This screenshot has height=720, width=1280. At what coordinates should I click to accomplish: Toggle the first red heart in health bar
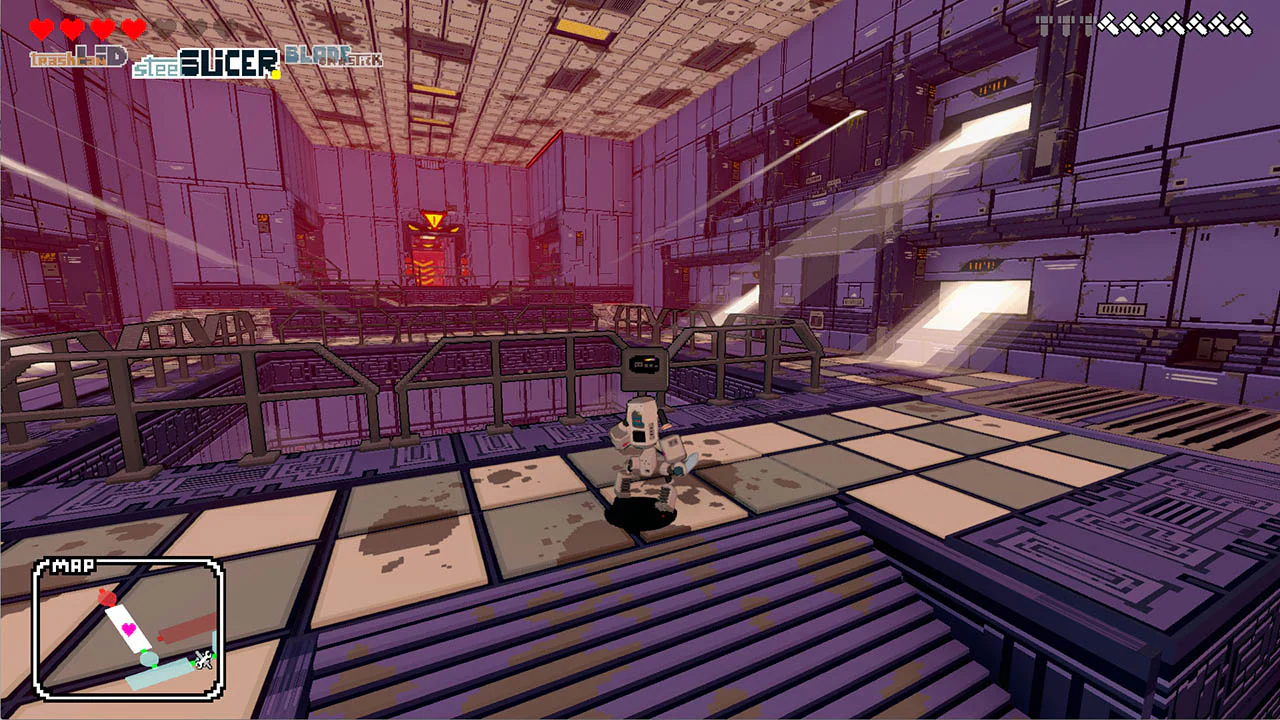coord(40,29)
